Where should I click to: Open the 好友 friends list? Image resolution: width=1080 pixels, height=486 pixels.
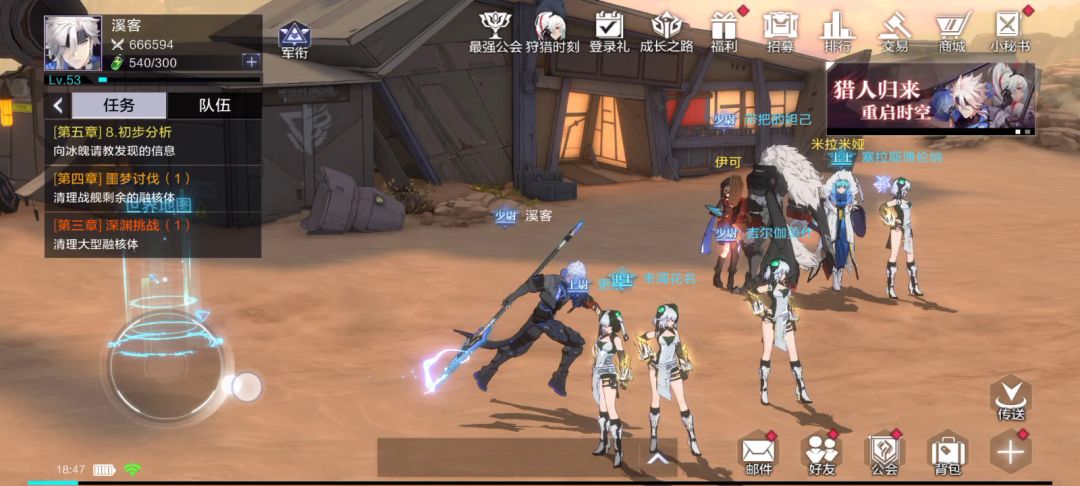pyautogui.click(x=822, y=452)
